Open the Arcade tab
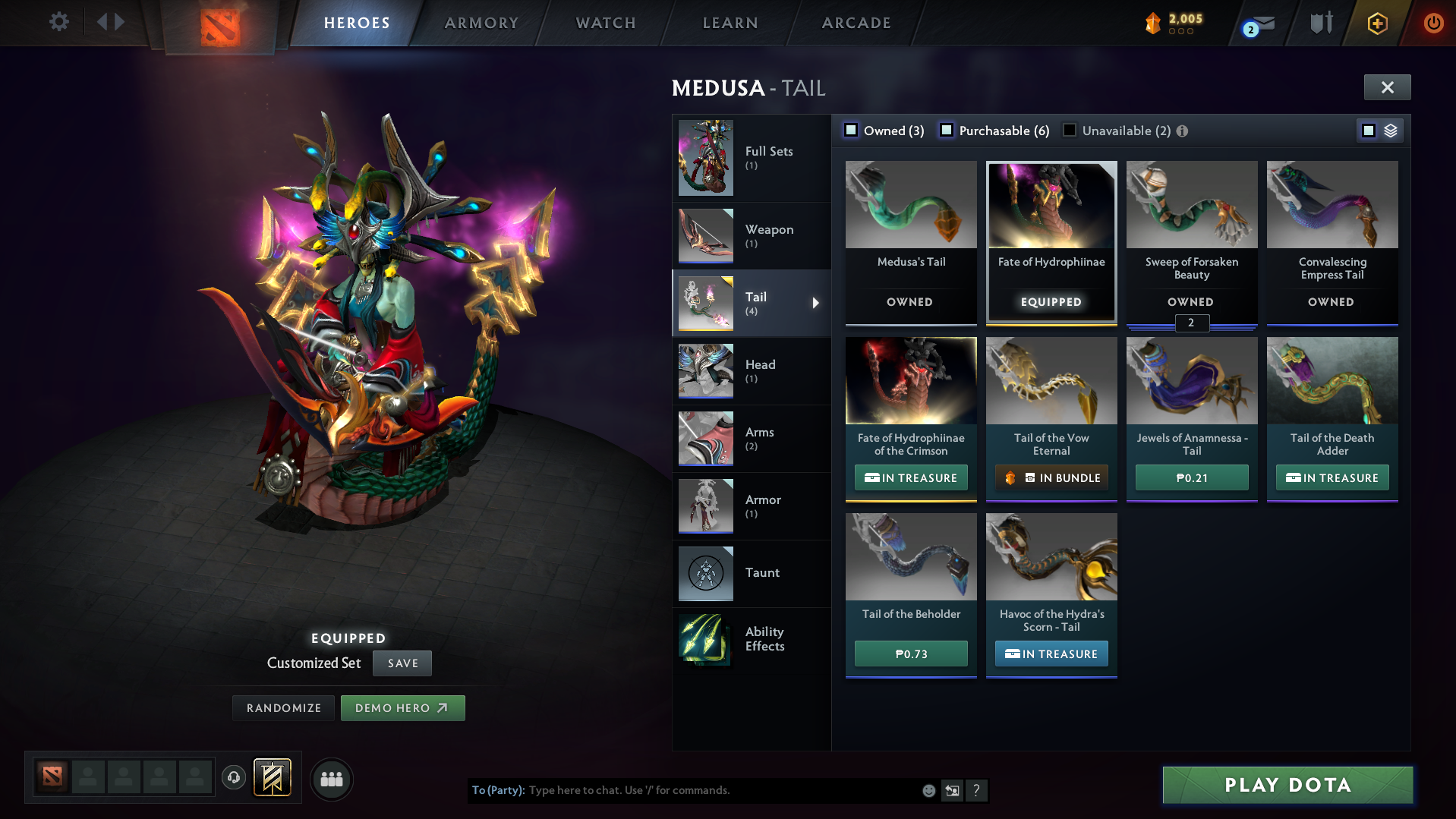This screenshot has height=819, width=1456. tap(856, 23)
